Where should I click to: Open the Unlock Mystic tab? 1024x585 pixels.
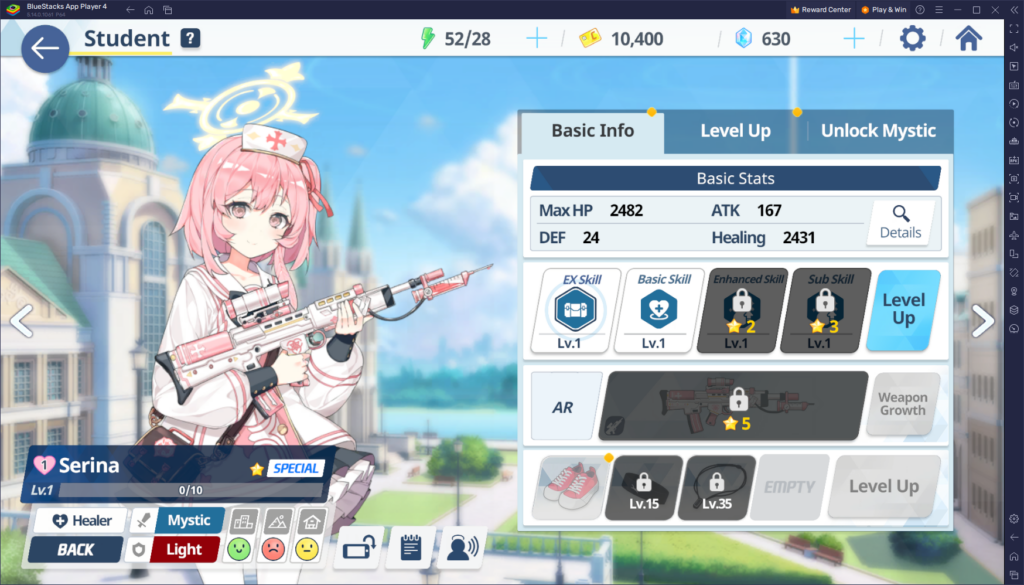(877, 131)
